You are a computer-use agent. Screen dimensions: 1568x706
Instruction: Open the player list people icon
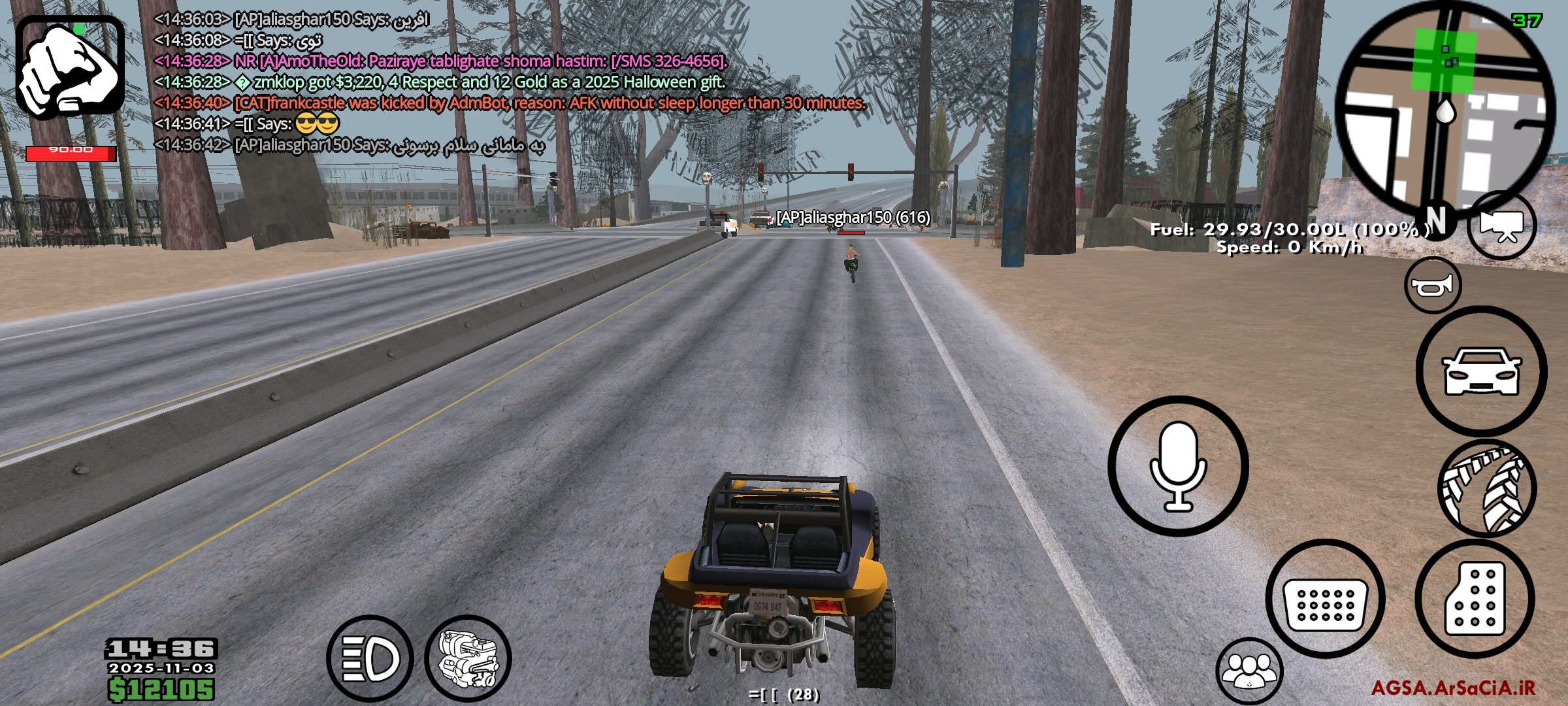tap(1249, 671)
